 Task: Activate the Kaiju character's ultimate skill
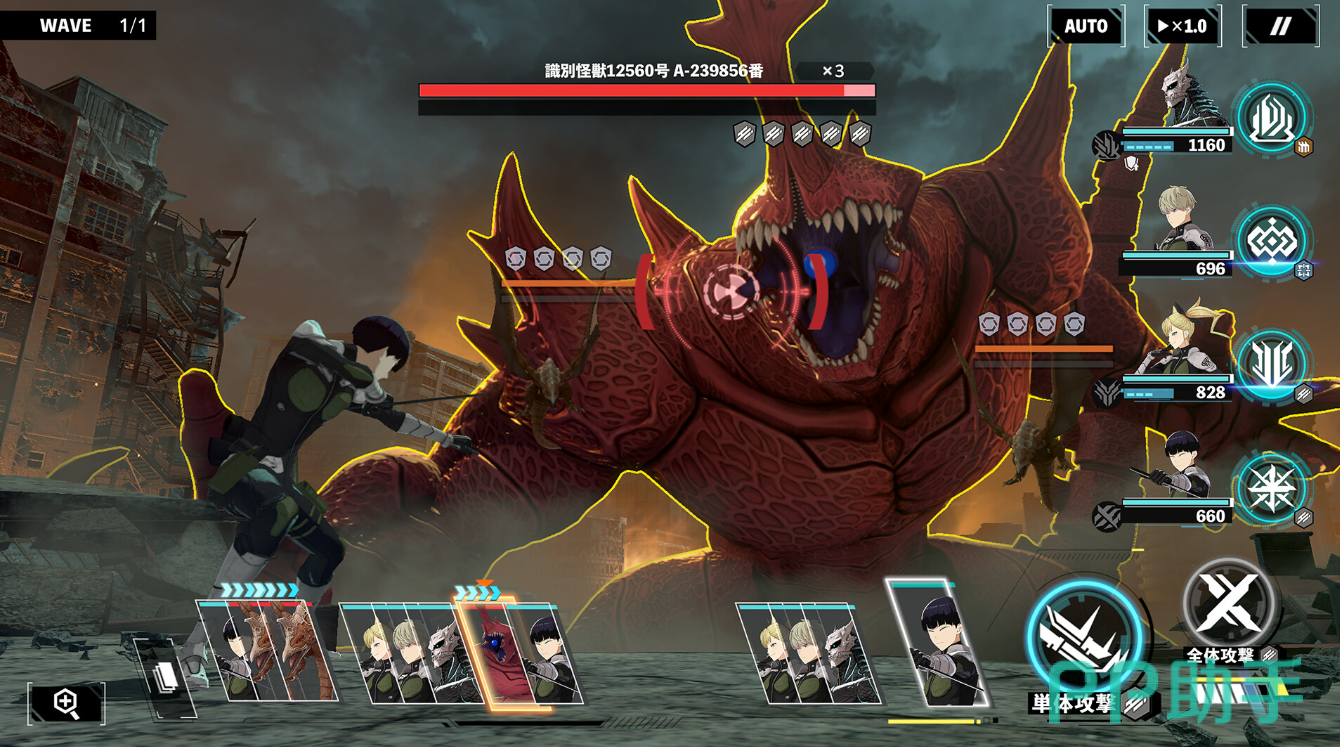coord(1271,118)
